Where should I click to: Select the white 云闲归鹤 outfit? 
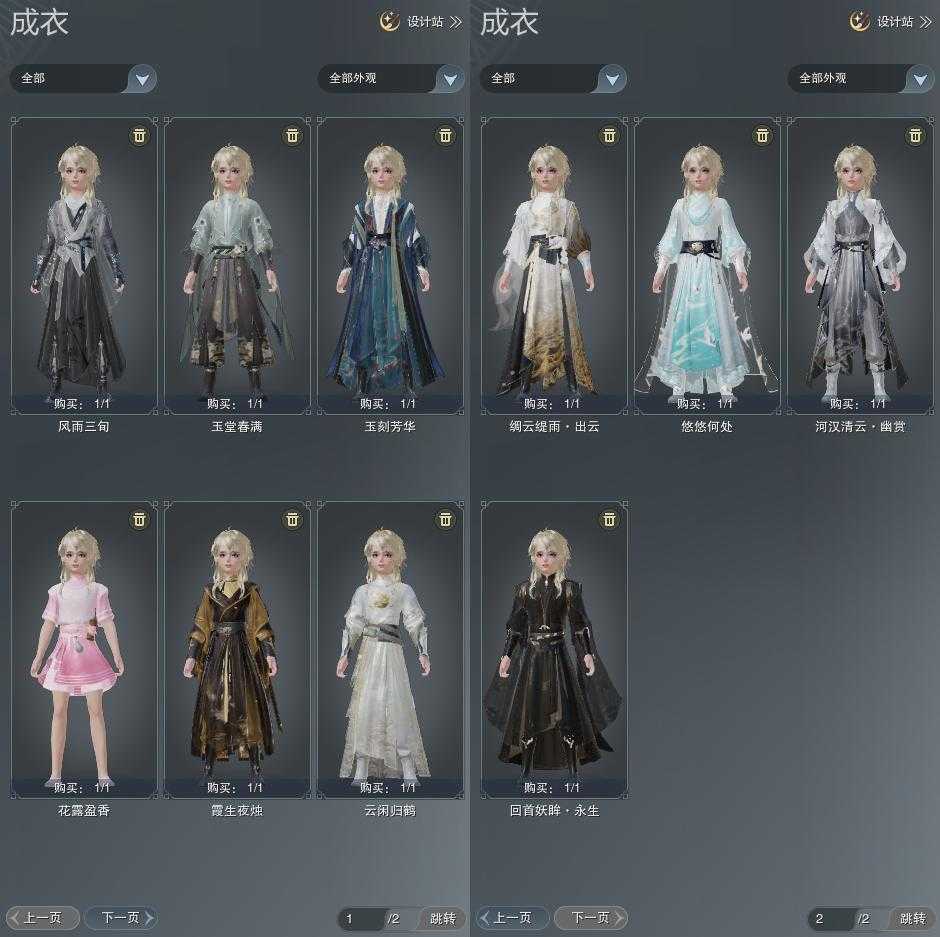[x=390, y=649]
